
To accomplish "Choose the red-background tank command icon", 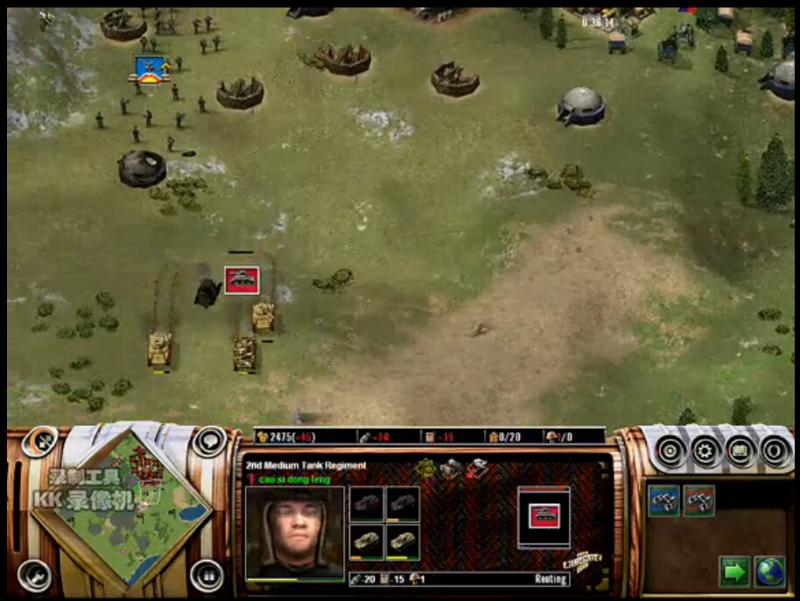I will pyautogui.click(x=699, y=499).
